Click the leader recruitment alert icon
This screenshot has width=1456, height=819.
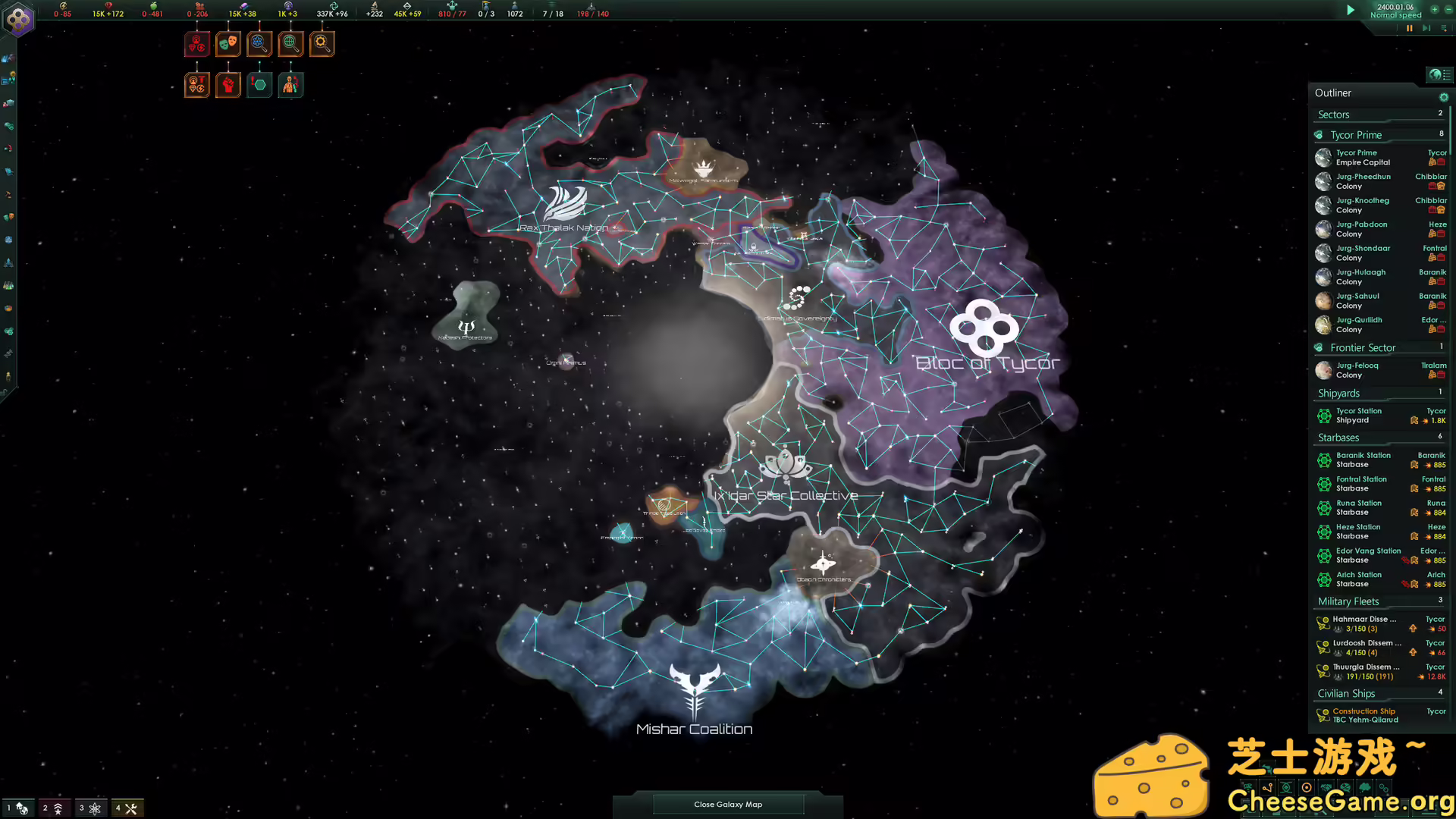pos(290,84)
